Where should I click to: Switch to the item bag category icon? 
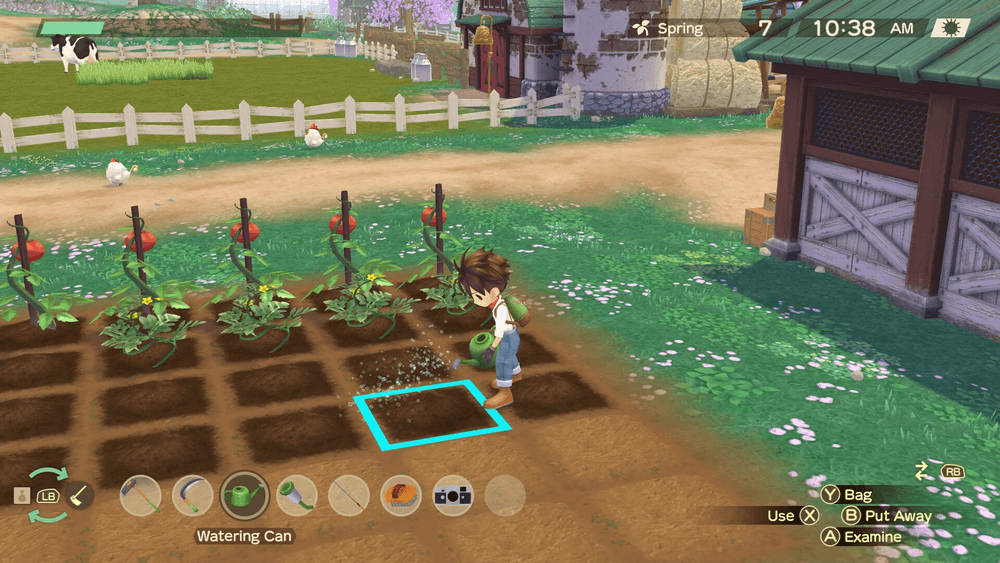pos(20,495)
